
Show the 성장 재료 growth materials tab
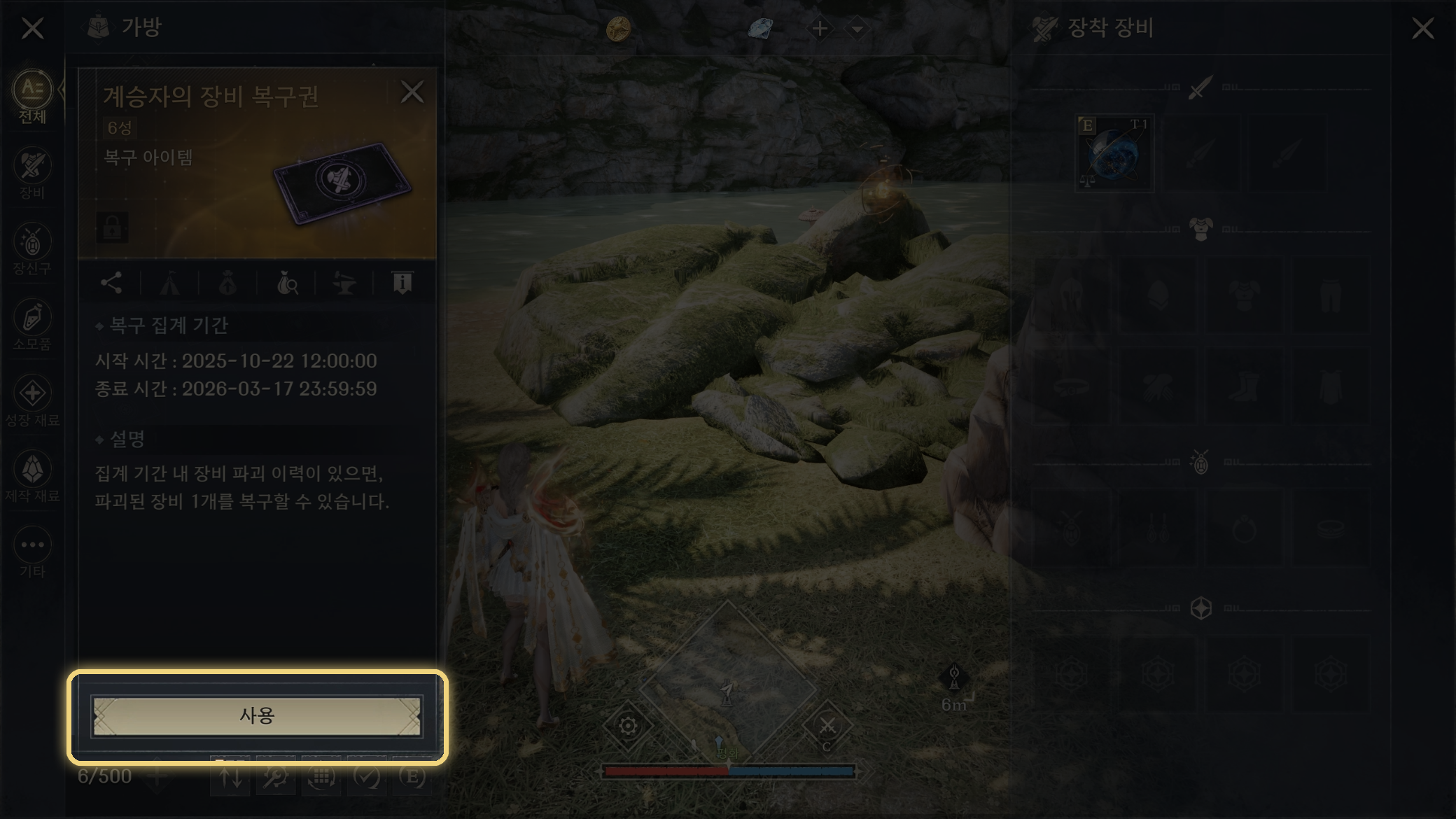click(32, 400)
